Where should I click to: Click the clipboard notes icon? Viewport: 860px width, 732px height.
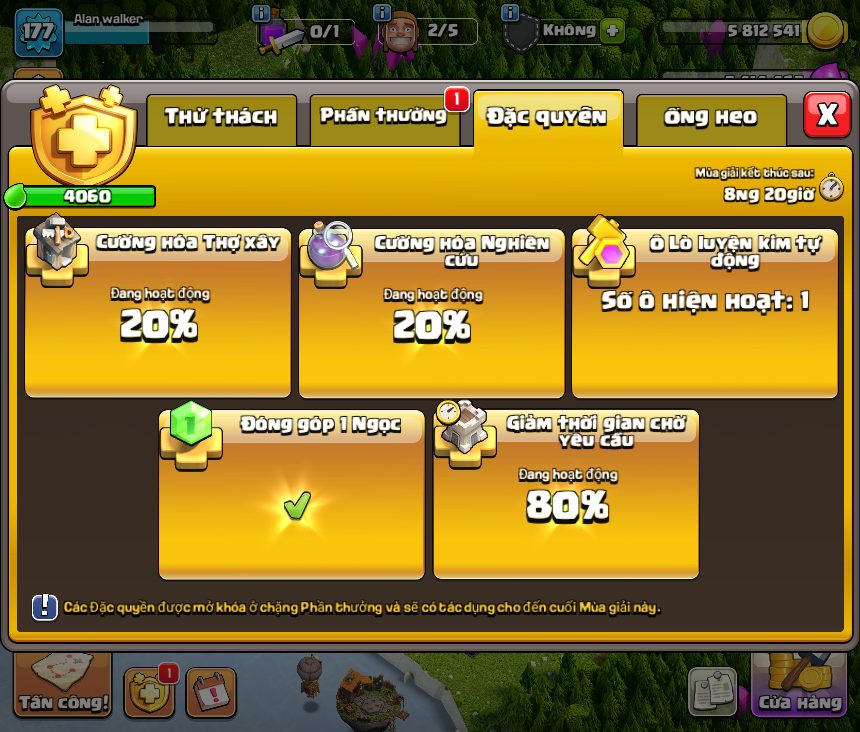[712, 692]
